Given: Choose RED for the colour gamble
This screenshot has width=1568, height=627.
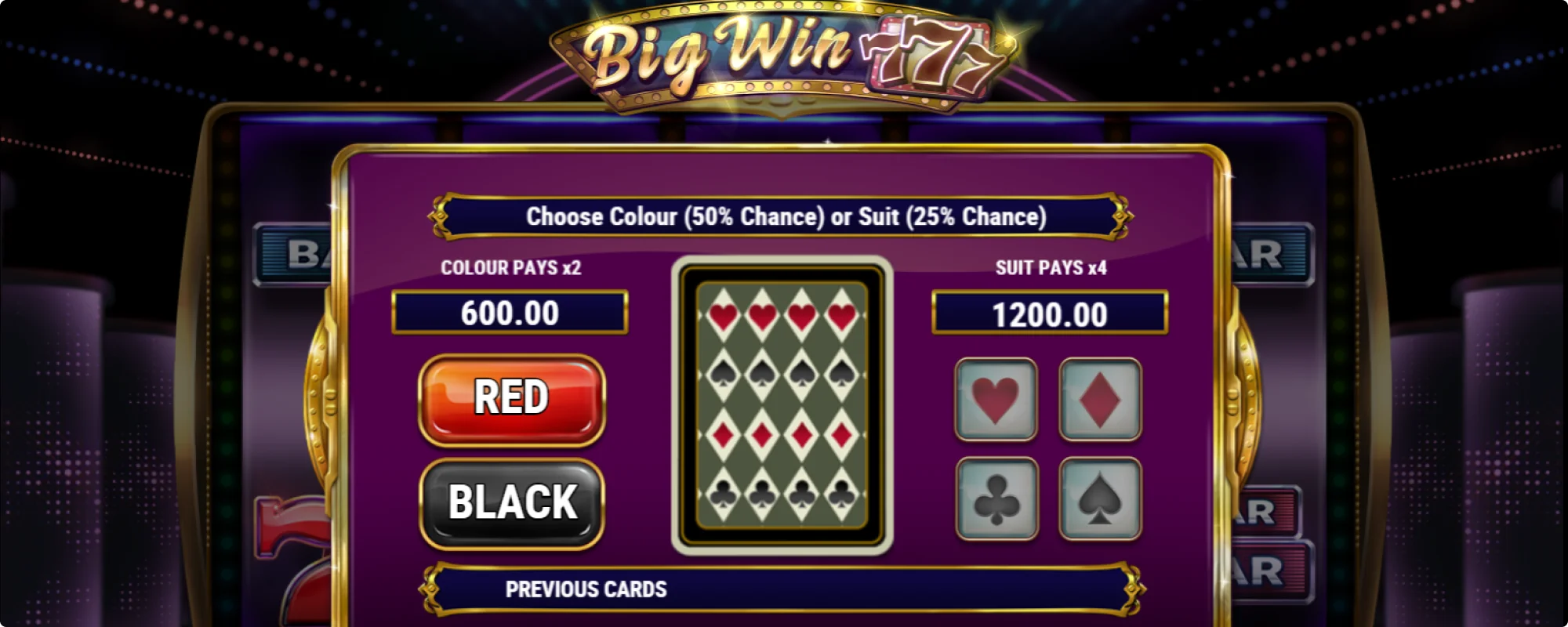Looking at the screenshot, I should click(511, 400).
